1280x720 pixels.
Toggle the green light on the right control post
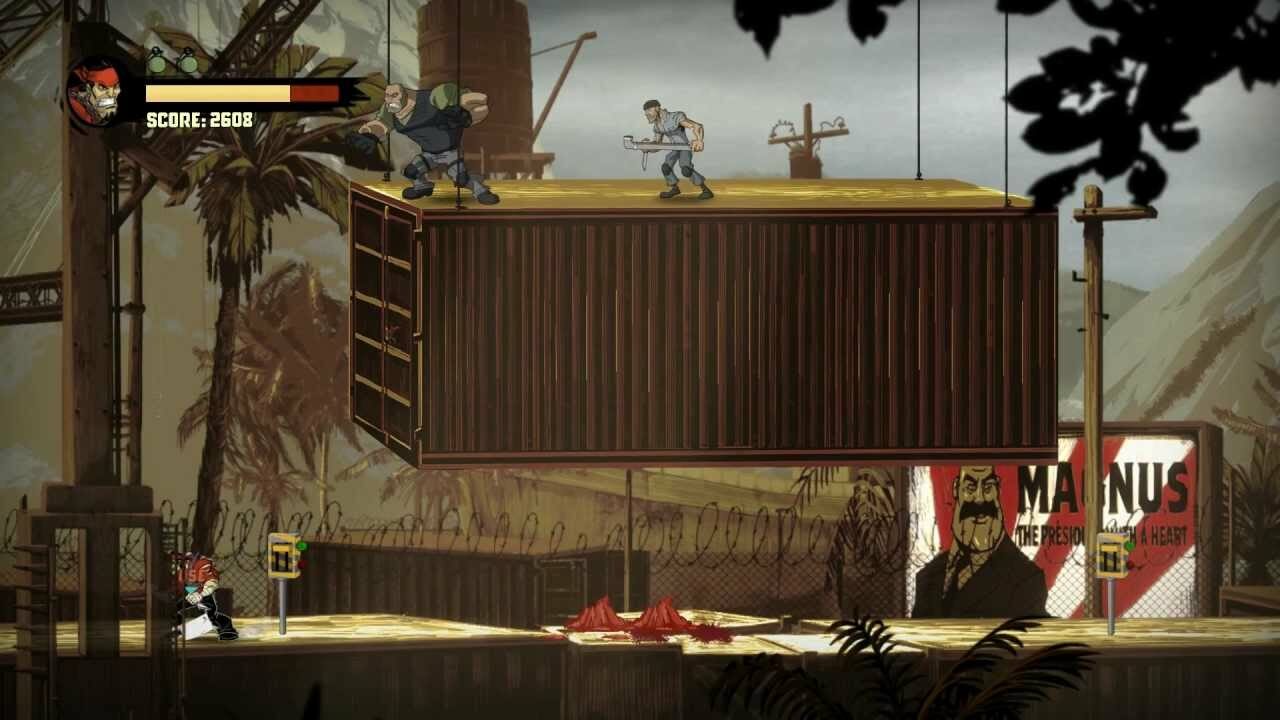click(1130, 546)
